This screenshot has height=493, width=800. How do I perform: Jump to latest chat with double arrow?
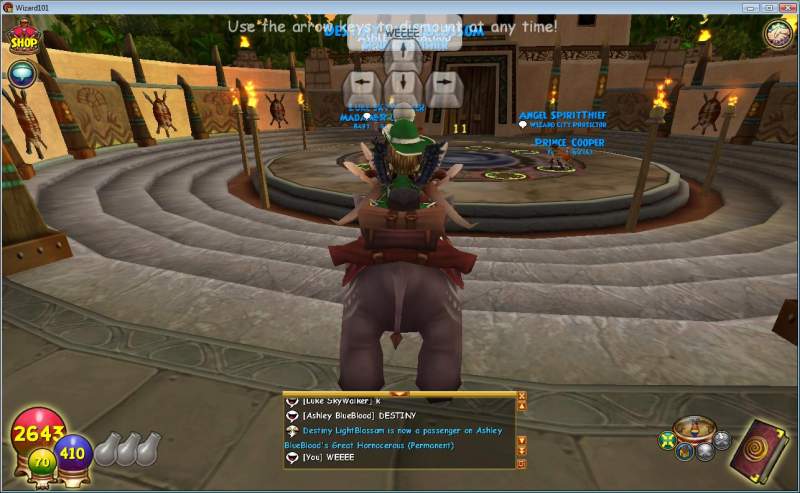521,452
